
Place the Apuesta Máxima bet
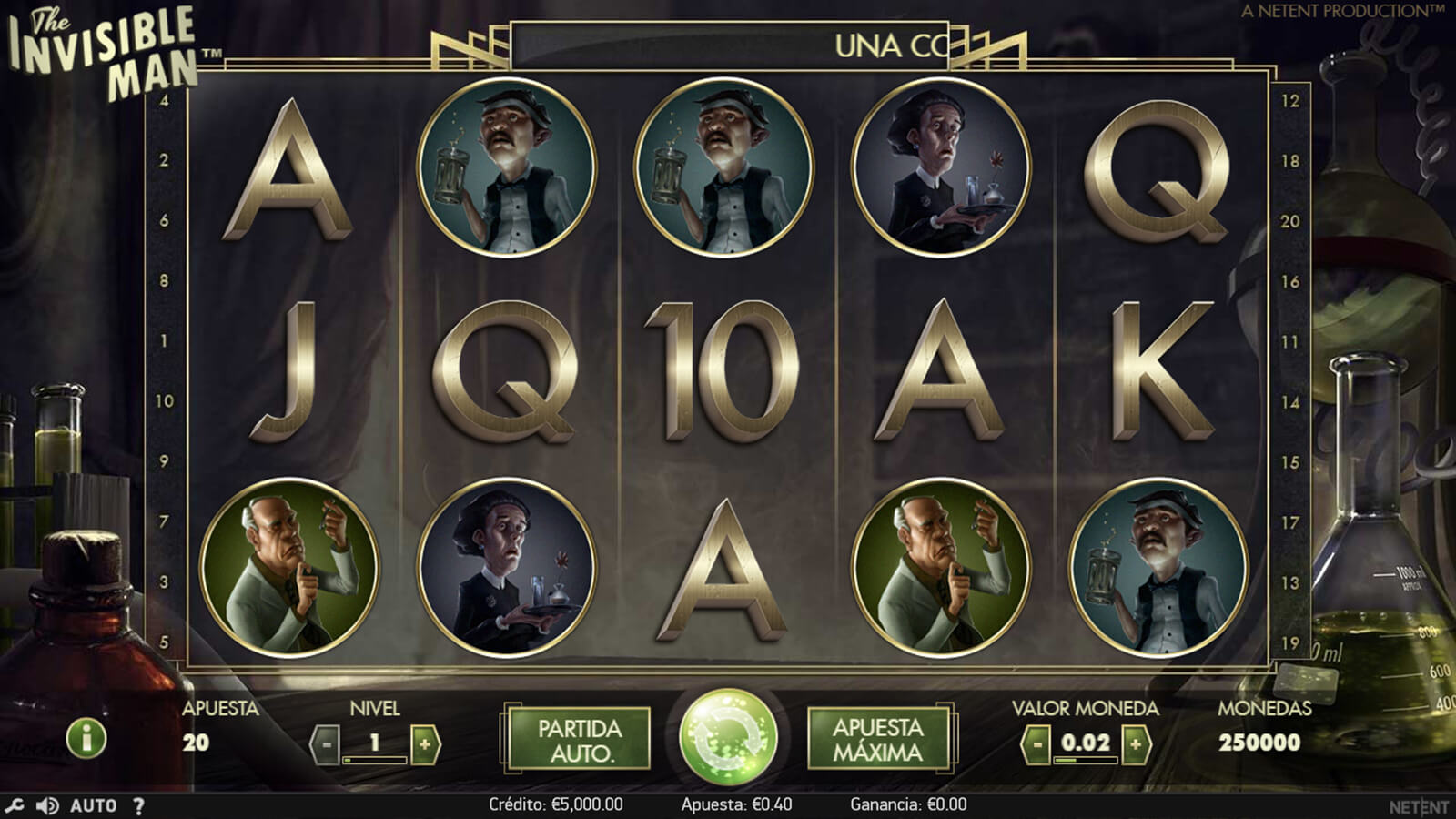[877, 739]
